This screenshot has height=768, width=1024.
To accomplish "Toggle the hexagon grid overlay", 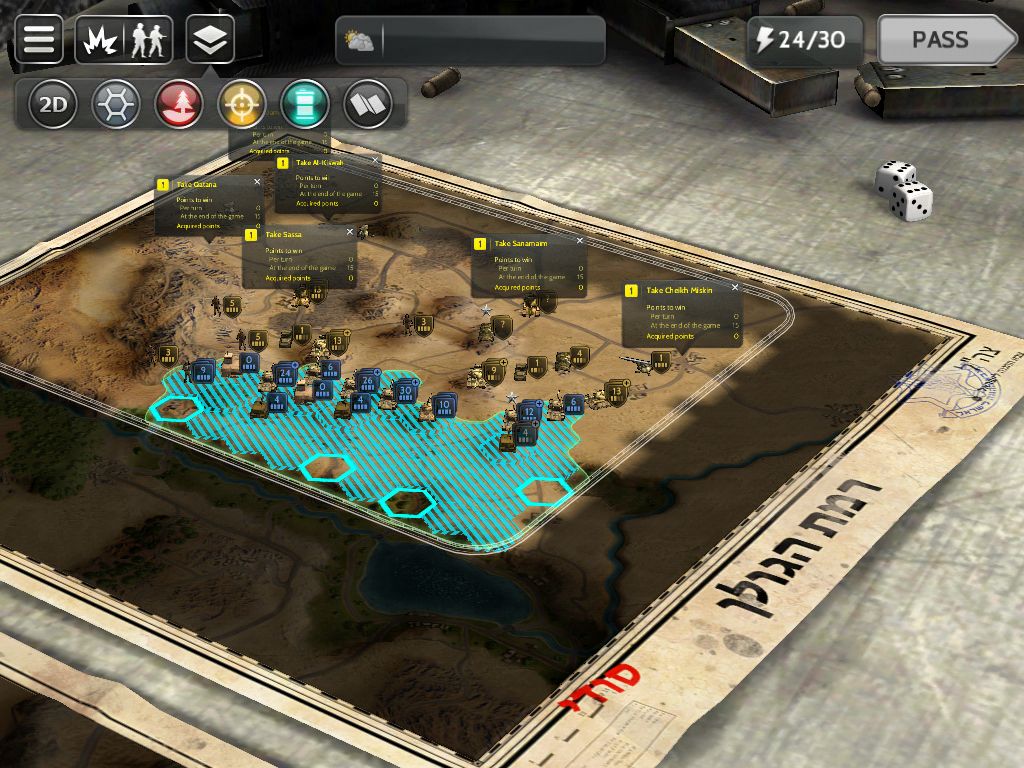I will click(x=116, y=104).
